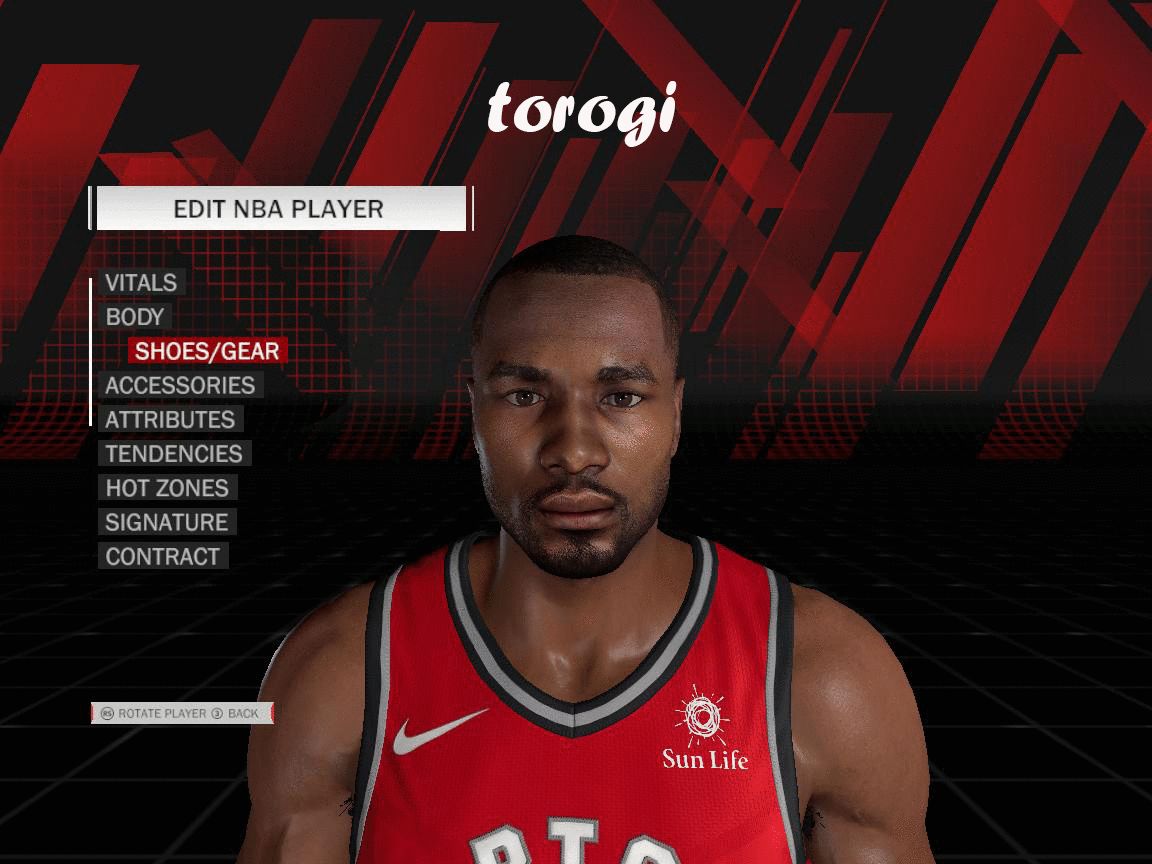The height and width of the screenshot is (864, 1152).
Task: Show the Tendencies editor
Action: tap(174, 454)
